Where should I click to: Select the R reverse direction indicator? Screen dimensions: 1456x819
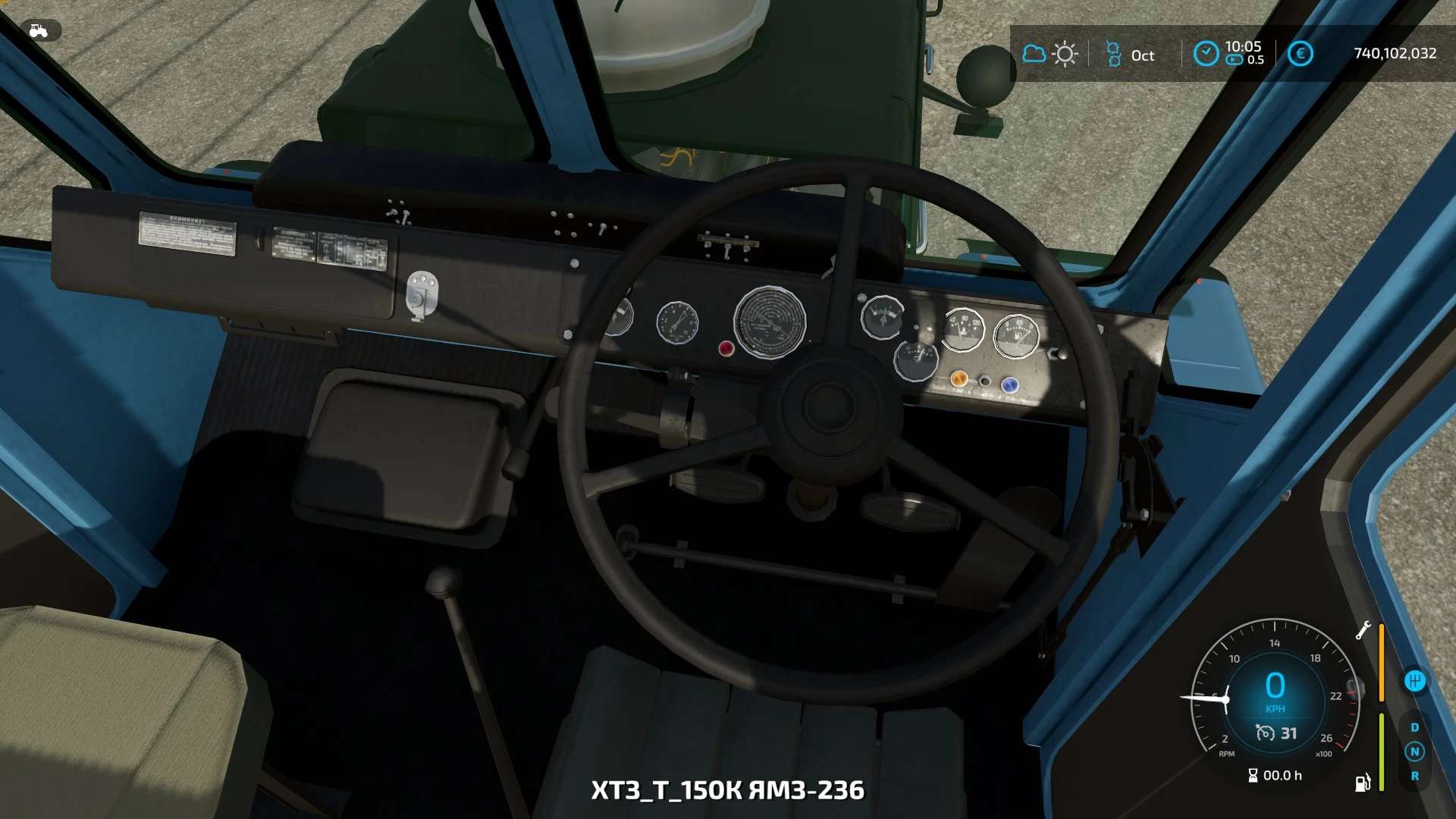pyautogui.click(x=1414, y=776)
